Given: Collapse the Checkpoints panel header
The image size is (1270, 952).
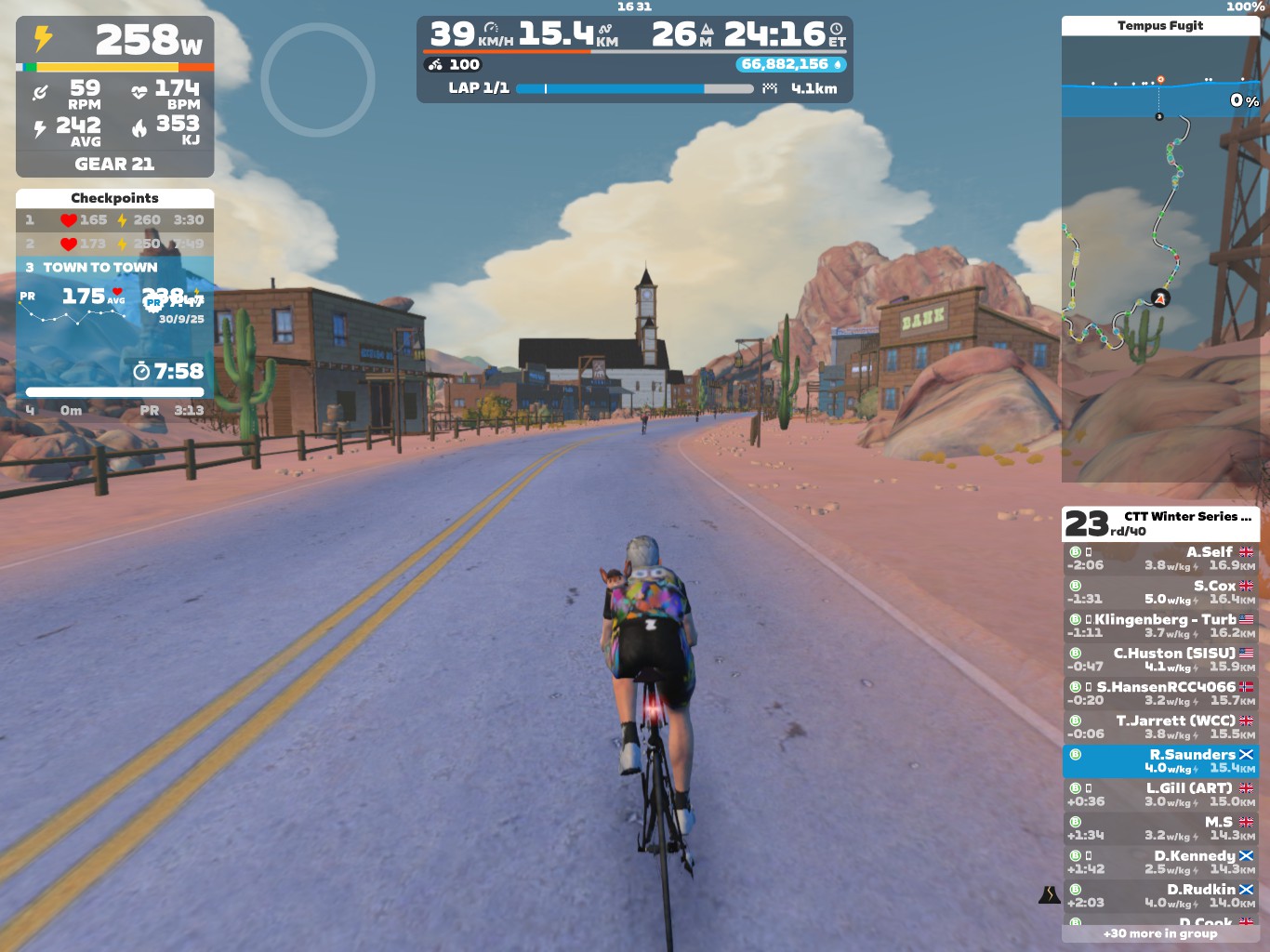Looking at the screenshot, I should [x=113, y=198].
